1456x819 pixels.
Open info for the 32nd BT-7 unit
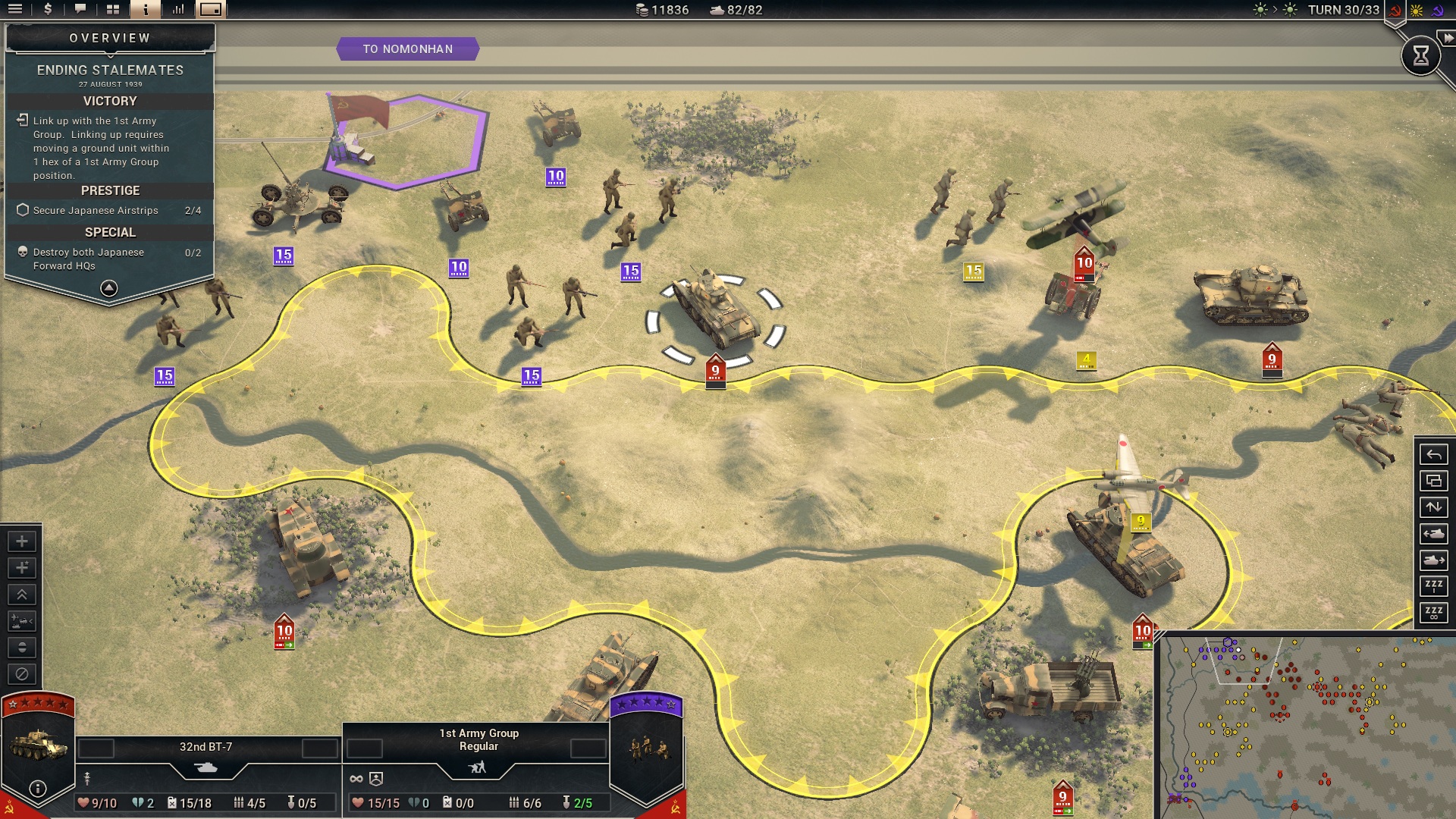[37, 789]
